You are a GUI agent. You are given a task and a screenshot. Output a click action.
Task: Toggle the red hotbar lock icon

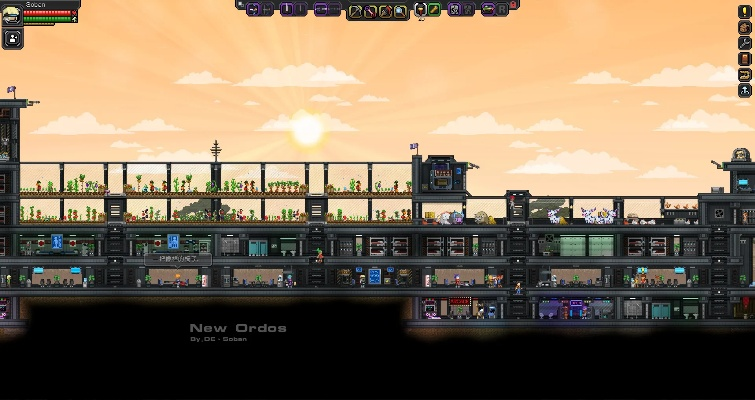click(513, 5)
